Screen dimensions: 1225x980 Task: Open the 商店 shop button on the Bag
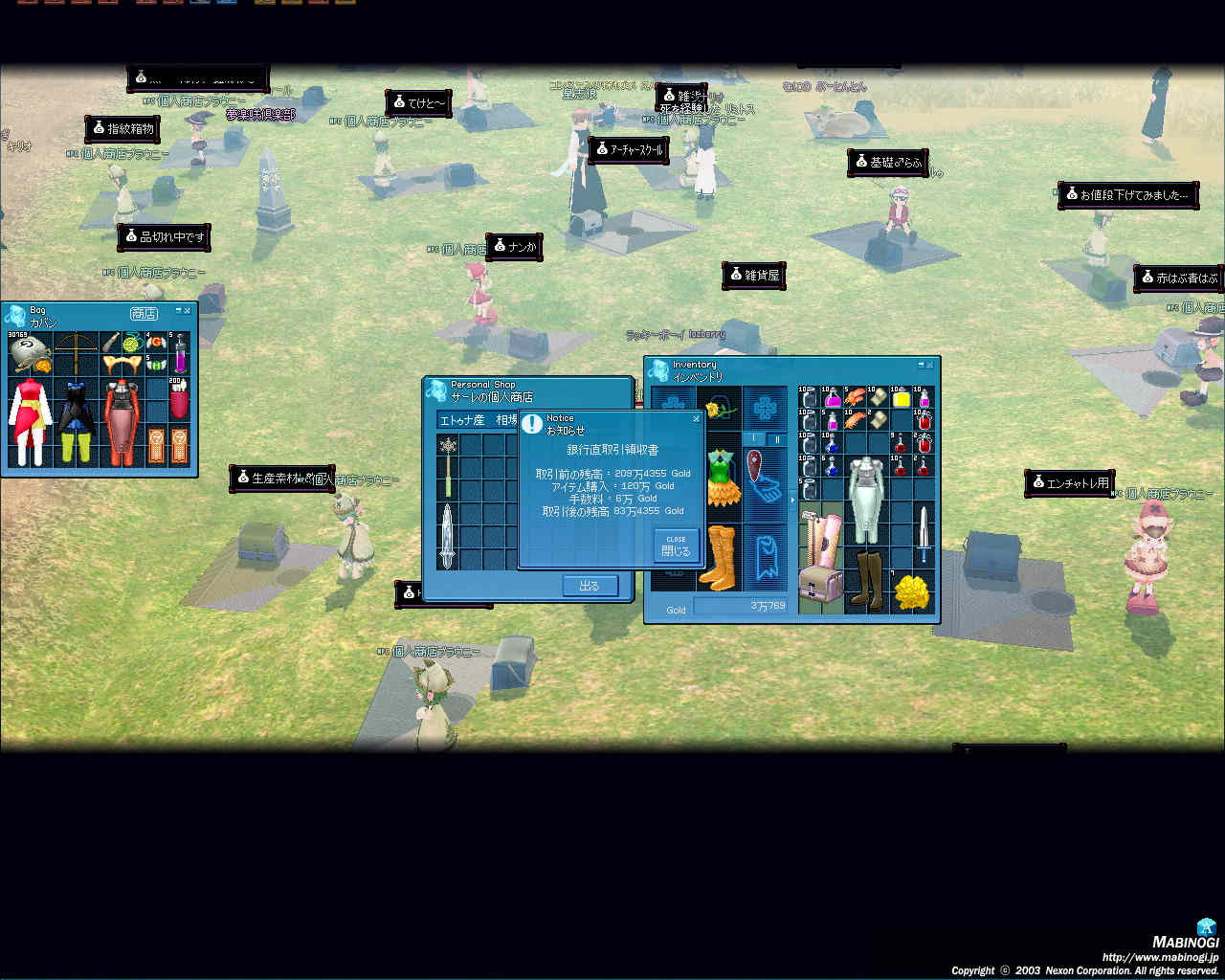pos(144,313)
